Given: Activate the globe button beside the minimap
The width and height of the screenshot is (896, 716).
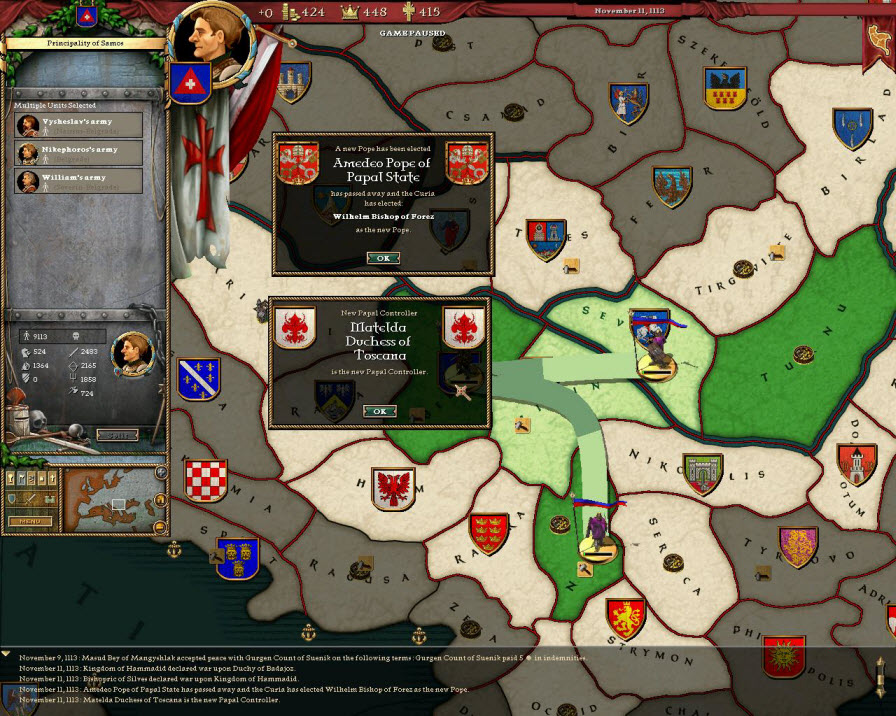Looking at the screenshot, I should (161, 472).
